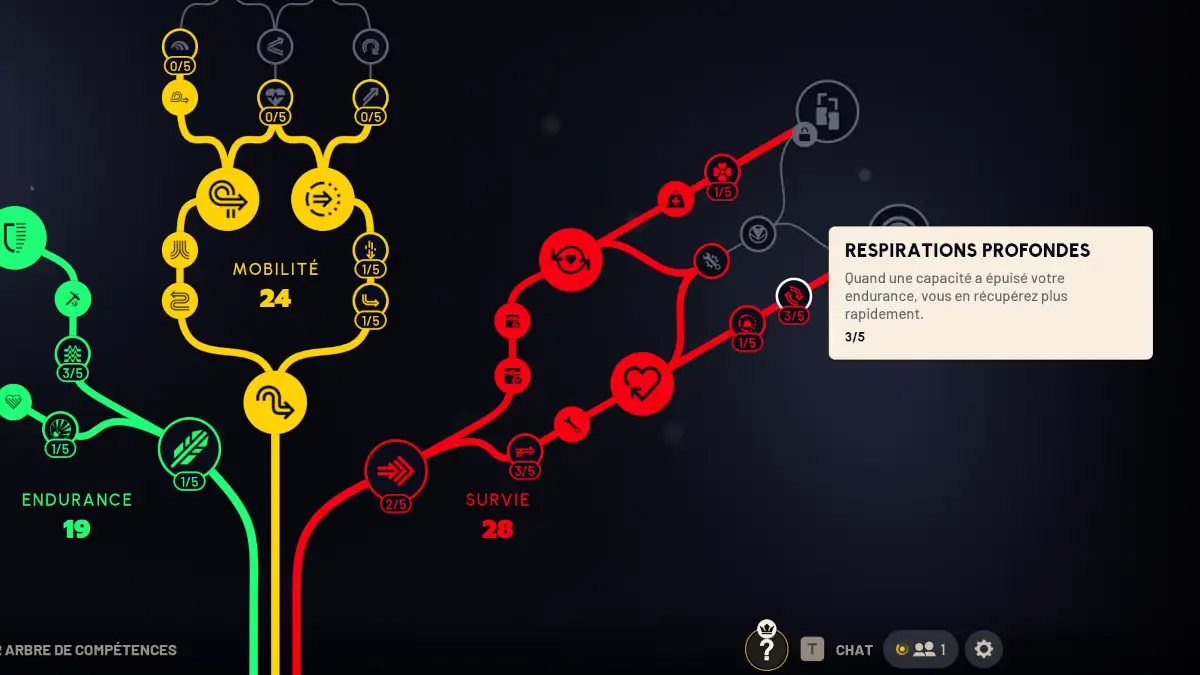Select the yellow heartbeat skill node at 0/5

click(x=275, y=97)
